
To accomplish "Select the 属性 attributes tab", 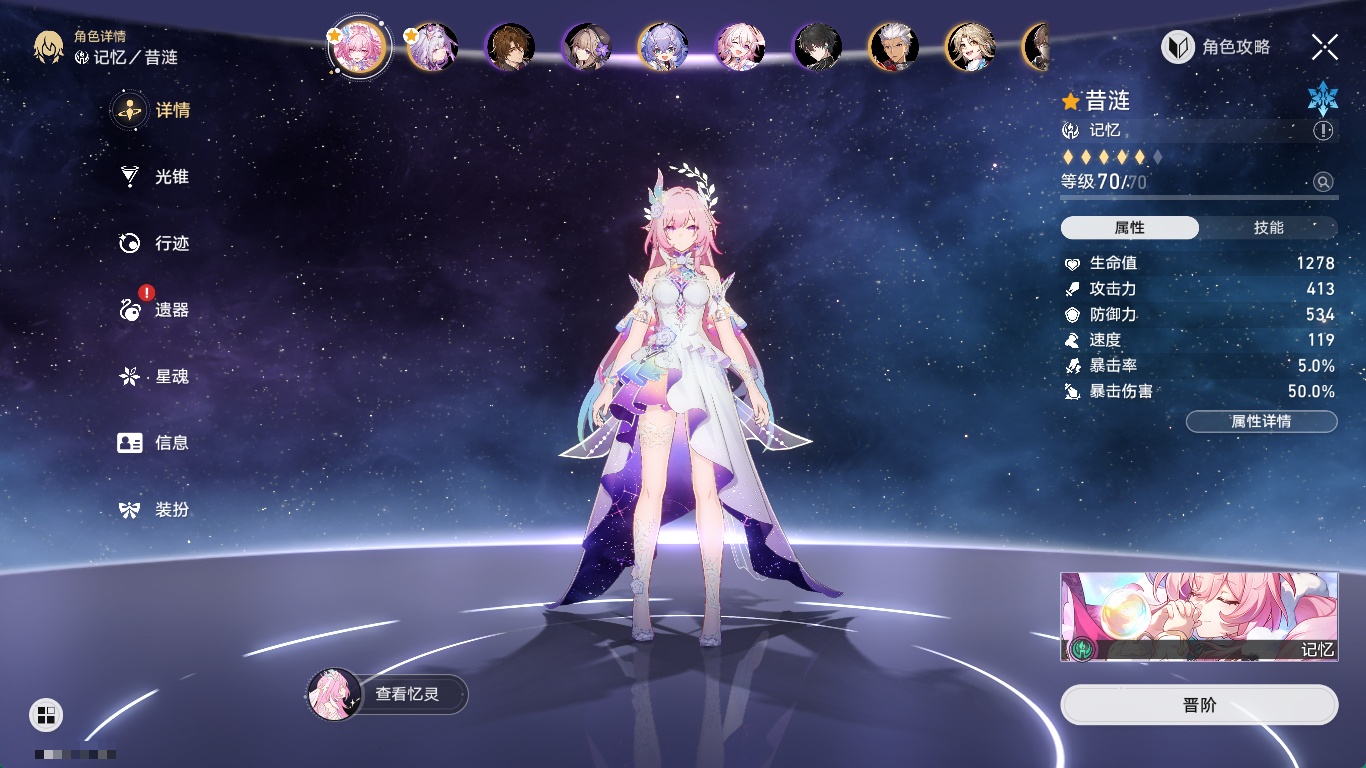I will (1130, 228).
